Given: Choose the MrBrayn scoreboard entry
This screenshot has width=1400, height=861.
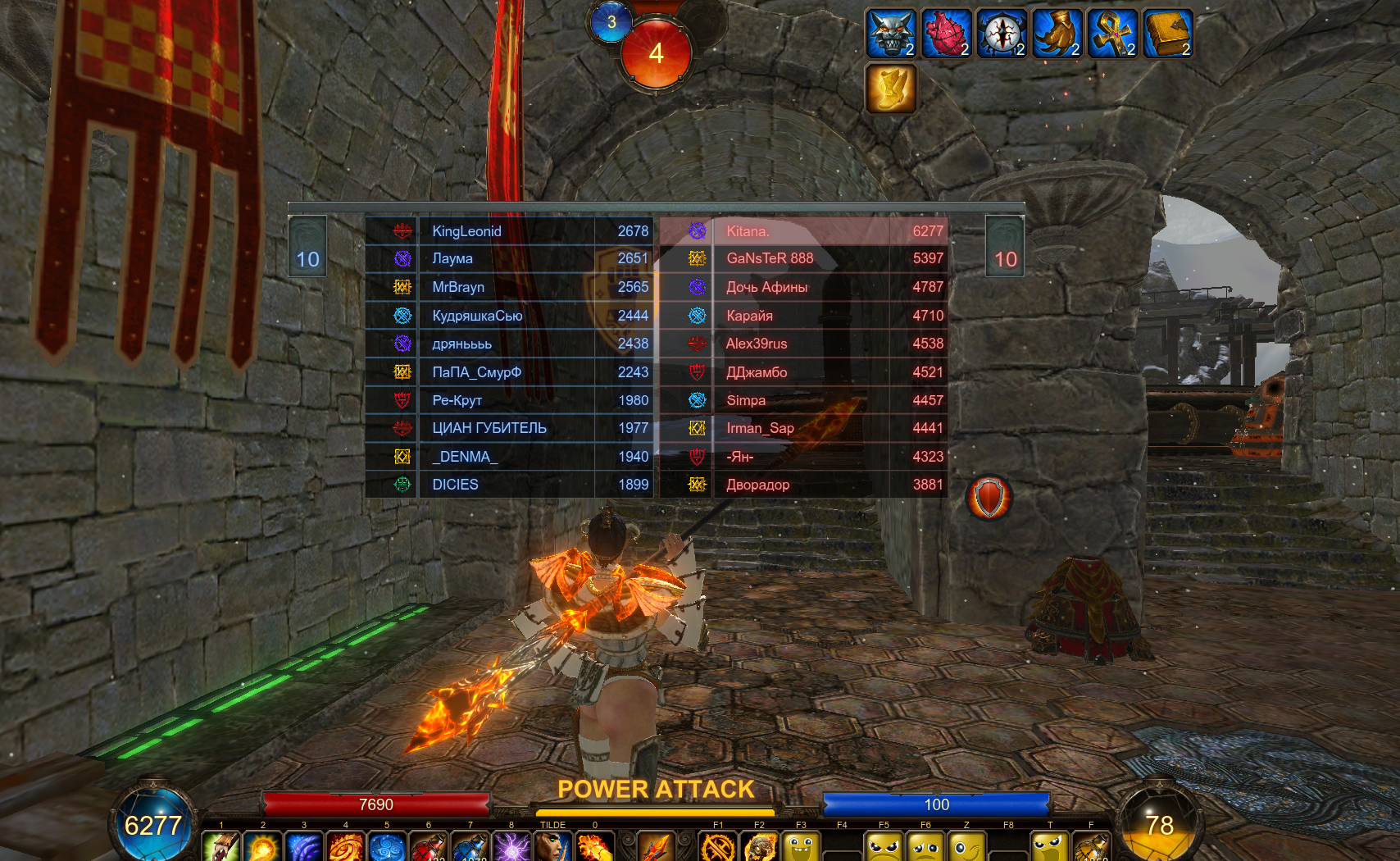Looking at the screenshot, I should pyautogui.click(x=510, y=287).
